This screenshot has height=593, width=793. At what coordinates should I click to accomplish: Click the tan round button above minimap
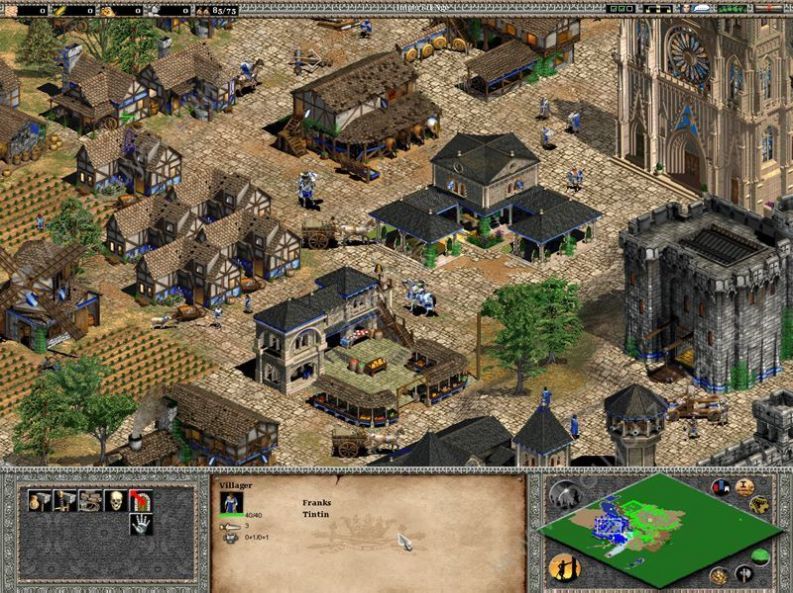click(744, 487)
